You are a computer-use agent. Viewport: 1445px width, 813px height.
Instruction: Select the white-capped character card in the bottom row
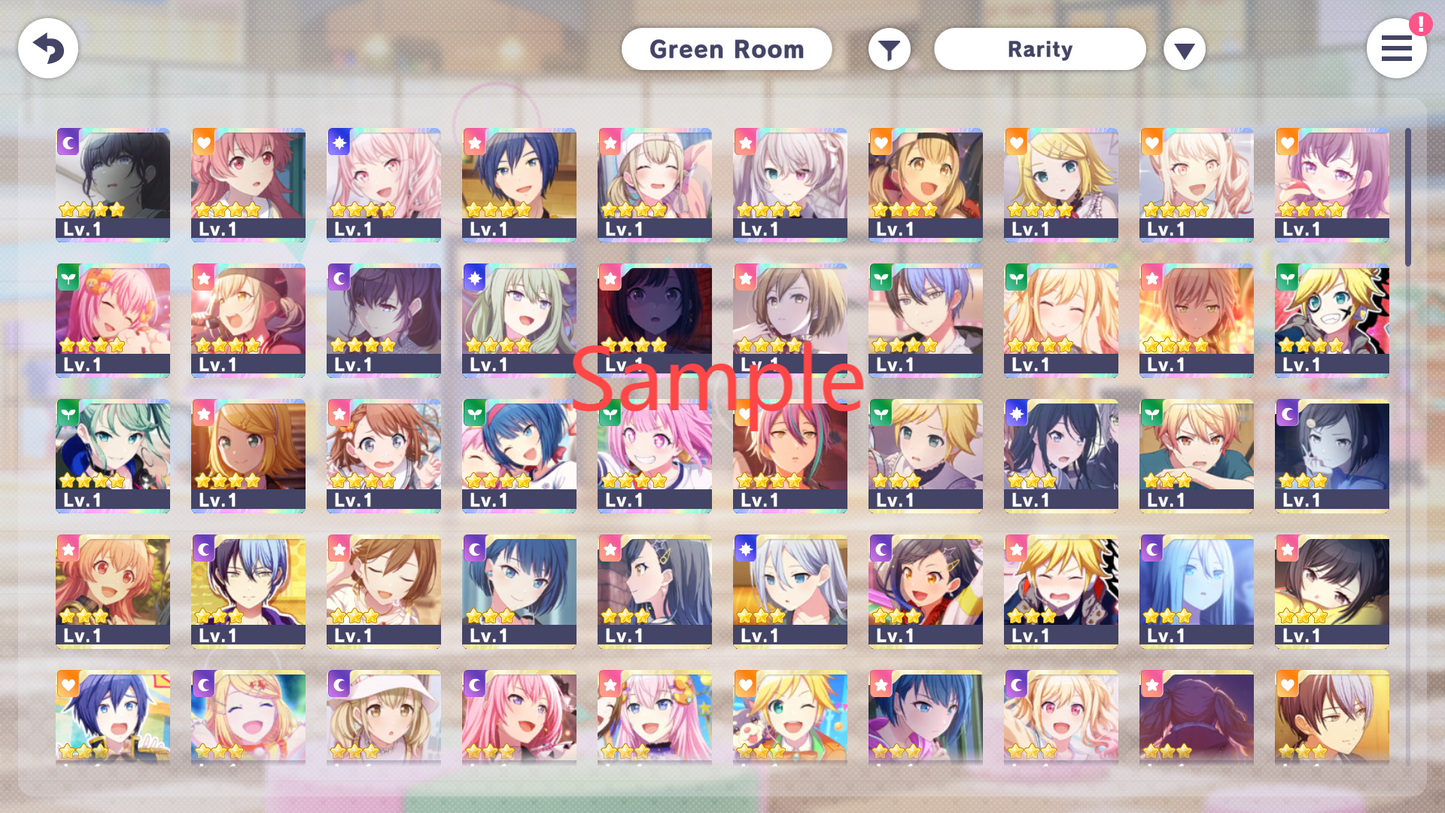coord(384,717)
